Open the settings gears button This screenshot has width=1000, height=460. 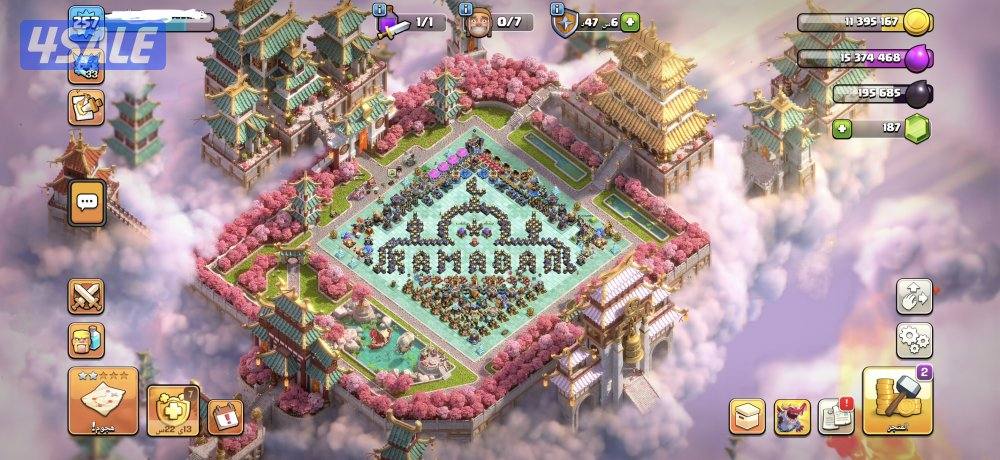[914, 340]
